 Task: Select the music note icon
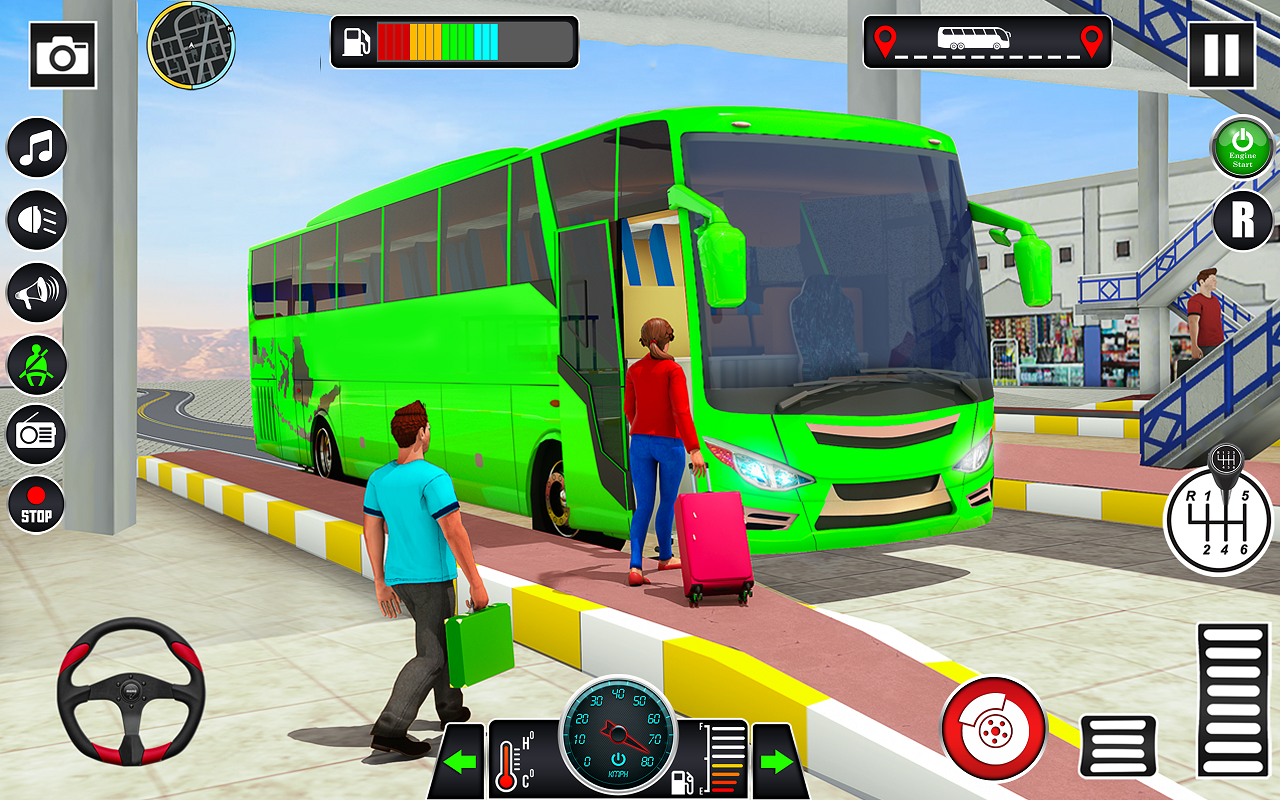pyautogui.click(x=36, y=148)
